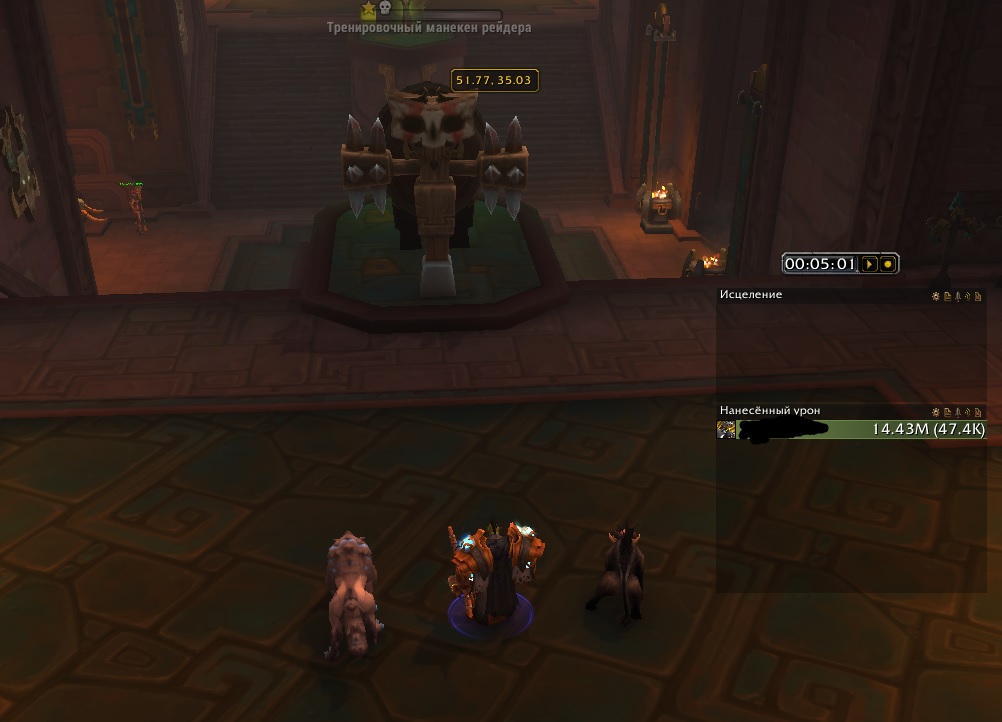
Task: Click the sword icon in the Исцеление window
Action: (x=957, y=296)
